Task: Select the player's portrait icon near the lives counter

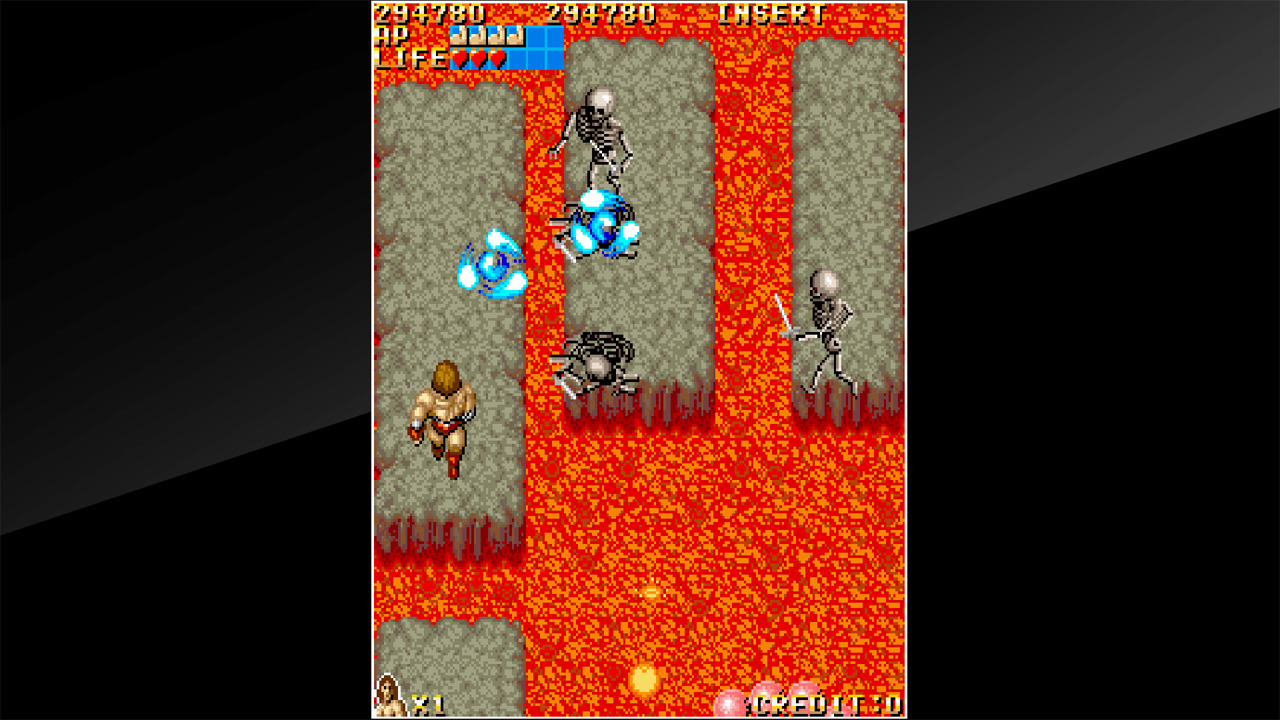Action: pyautogui.click(x=388, y=700)
